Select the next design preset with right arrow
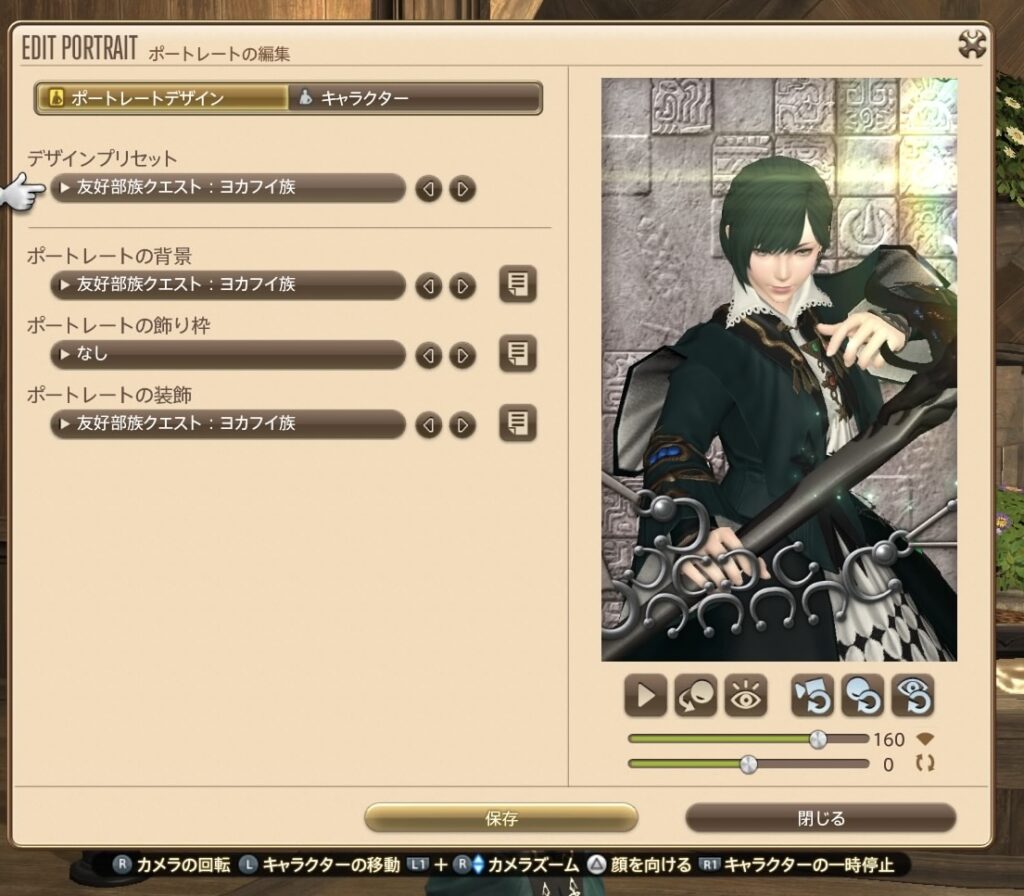The width and height of the screenshot is (1024, 896). 462,188
